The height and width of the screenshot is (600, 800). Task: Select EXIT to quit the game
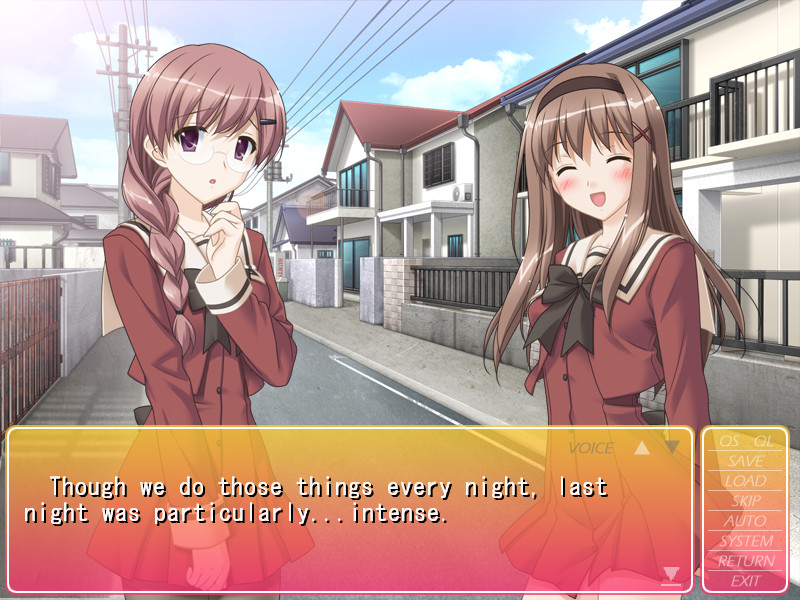746,580
